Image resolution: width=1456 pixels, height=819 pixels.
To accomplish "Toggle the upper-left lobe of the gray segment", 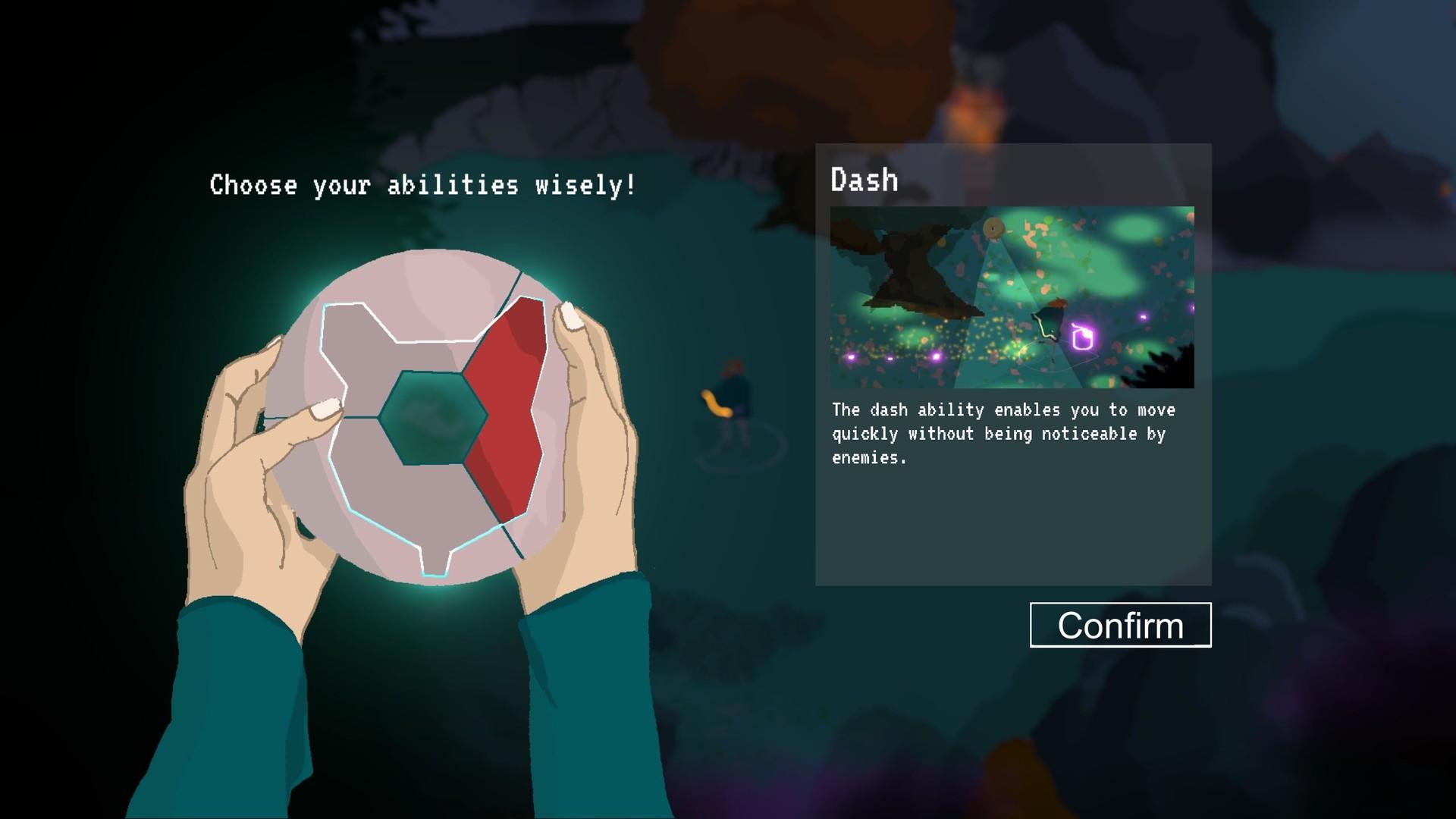I will click(356, 334).
